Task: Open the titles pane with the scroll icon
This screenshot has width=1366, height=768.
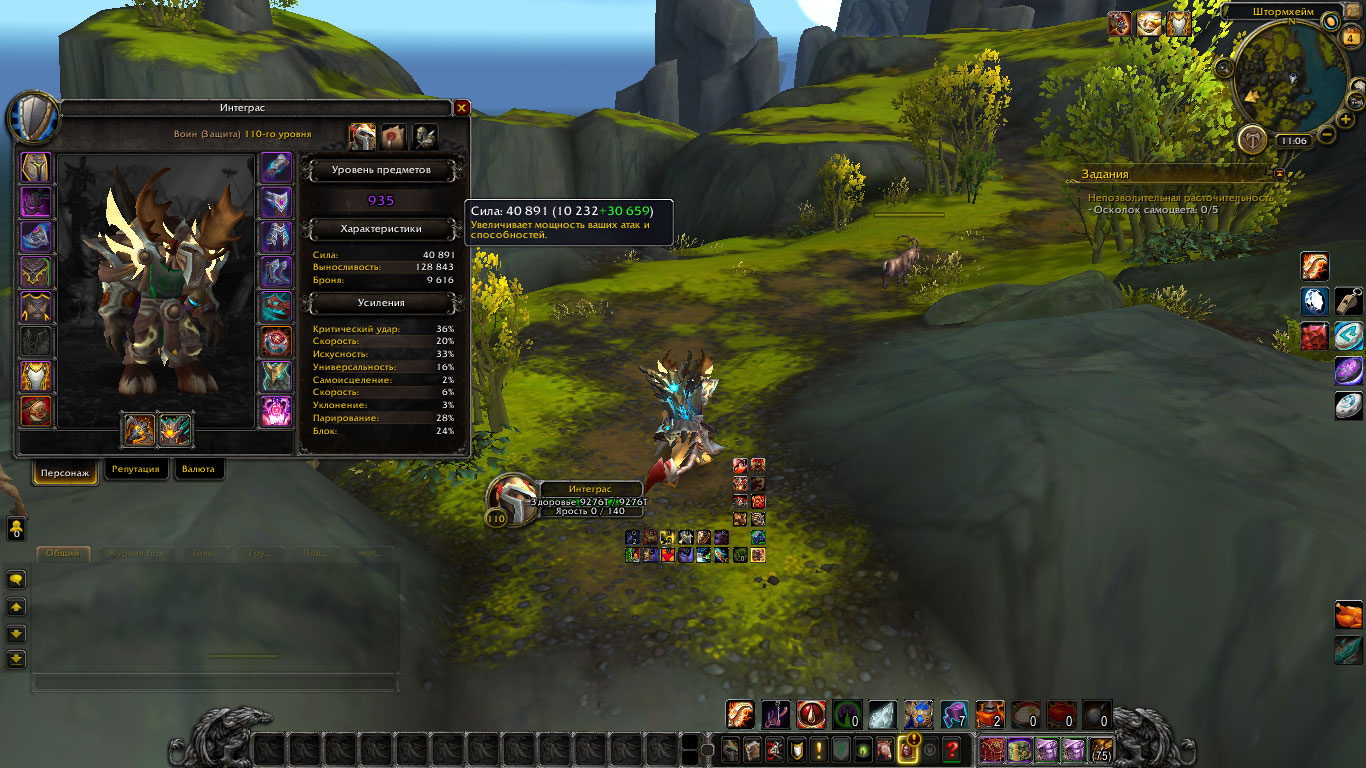Action: click(394, 136)
